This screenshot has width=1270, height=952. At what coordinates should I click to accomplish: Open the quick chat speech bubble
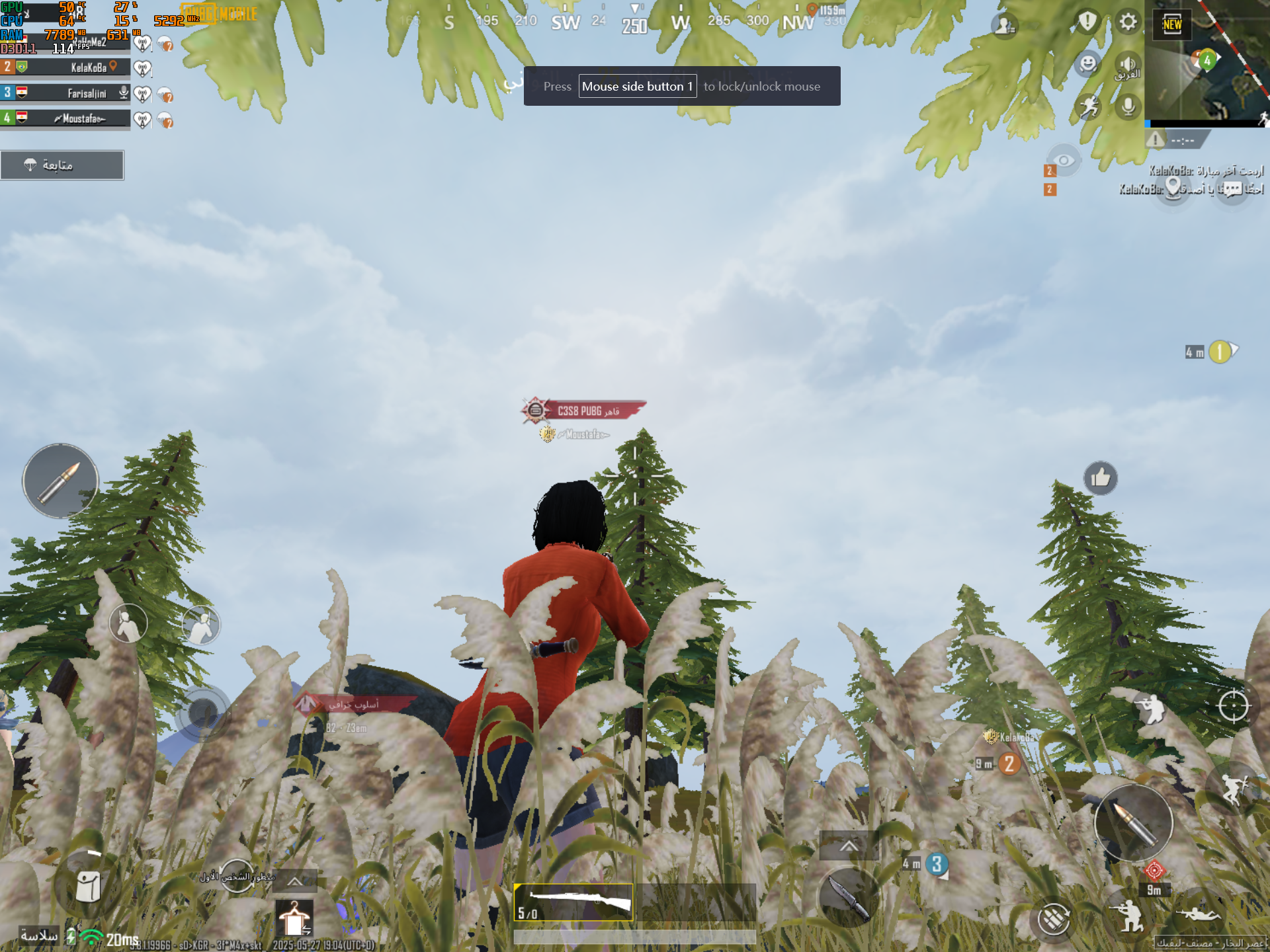click(x=1232, y=190)
